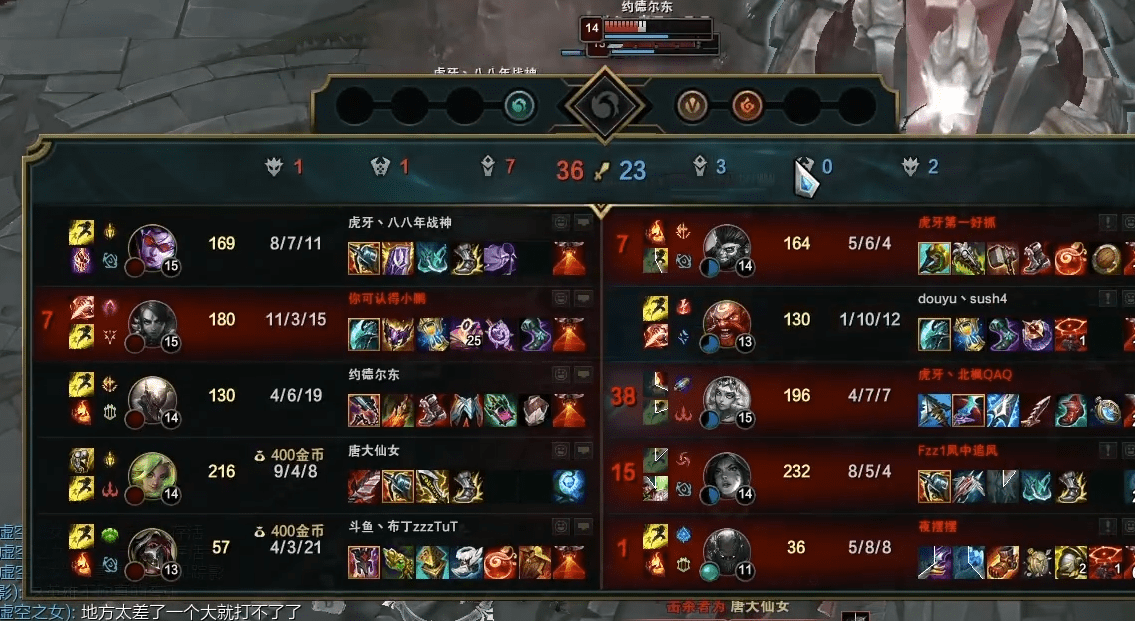The height and width of the screenshot is (621, 1135).
Task: Click Zhonya's Hourglass in 你可认得小鹏's items
Action: [432, 334]
